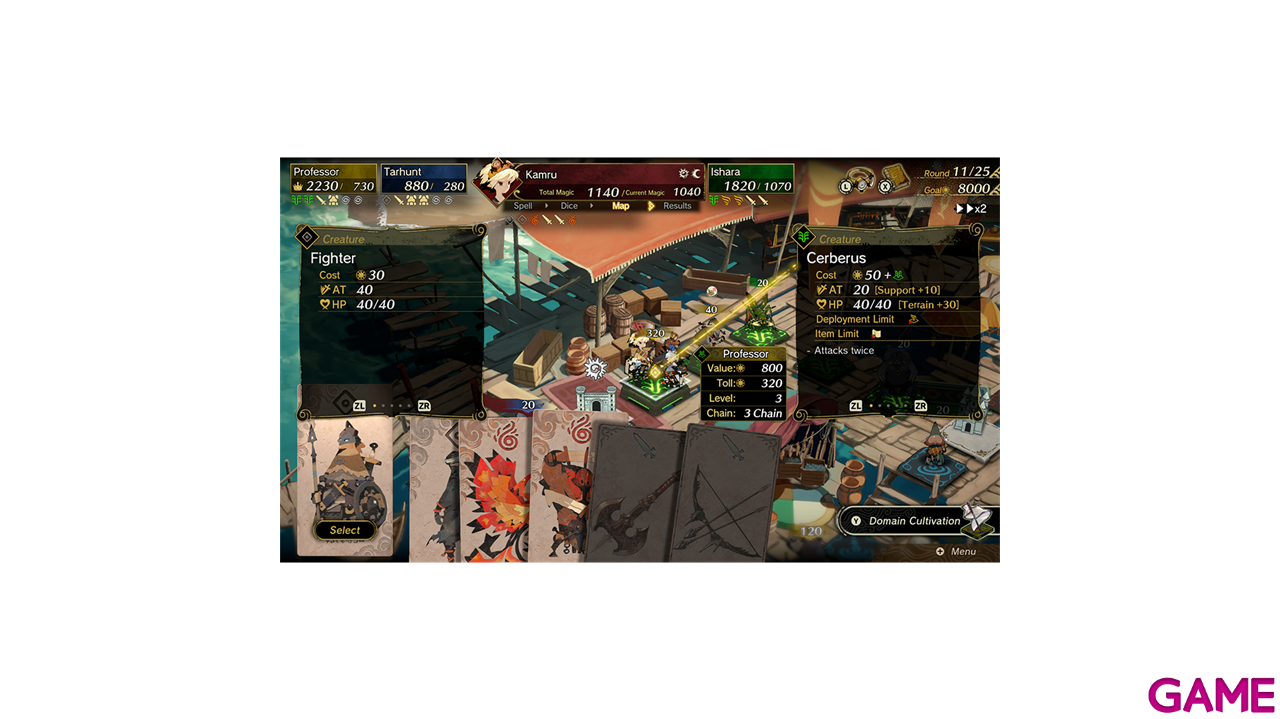Click the GAME store logo
This screenshot has width=1280, height=719.
(1210, 694)
